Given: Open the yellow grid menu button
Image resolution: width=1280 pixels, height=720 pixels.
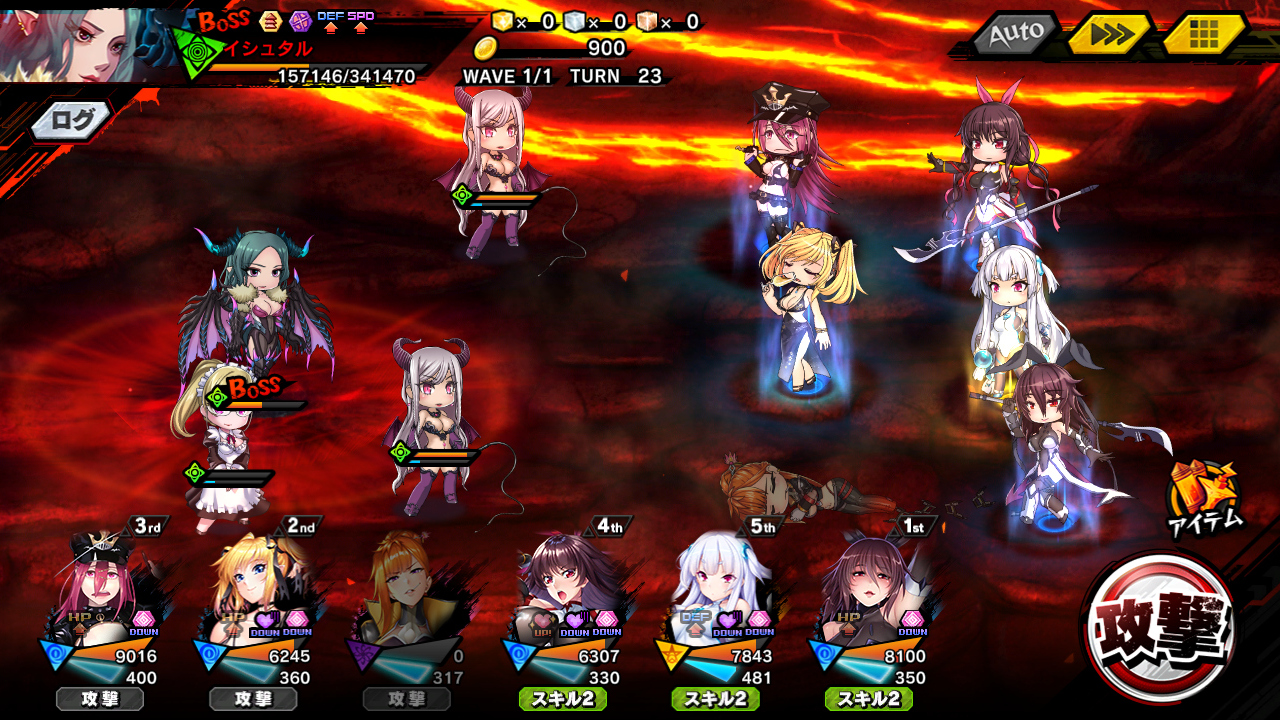Looking at the screenshot, I should click(1204, 35).
